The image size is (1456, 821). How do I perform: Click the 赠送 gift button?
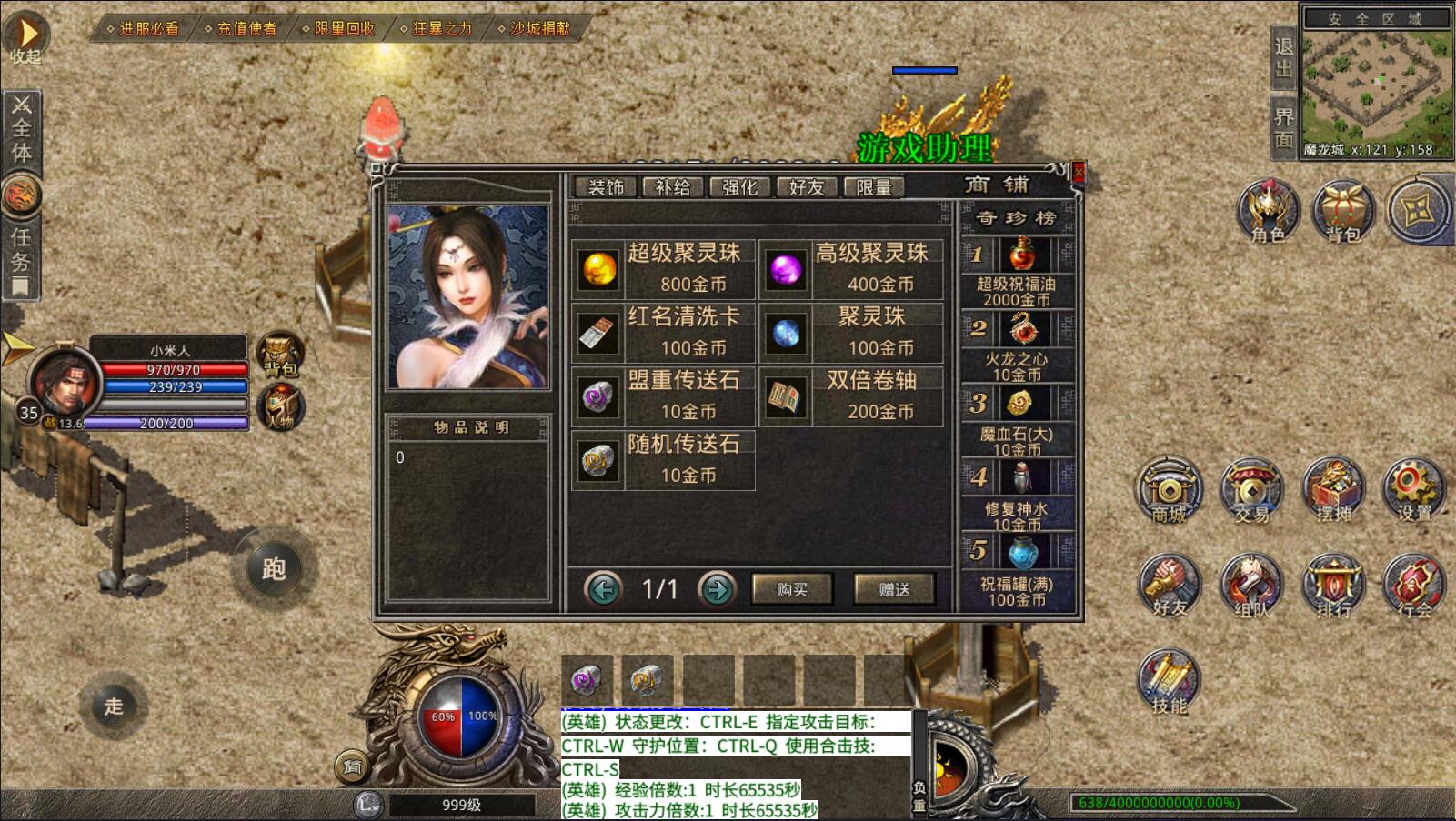click(x=895, y=589)
